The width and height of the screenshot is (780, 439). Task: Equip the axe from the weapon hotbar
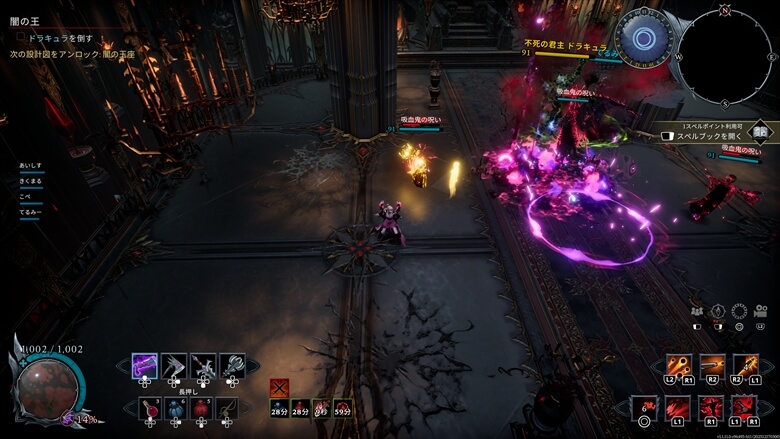pos(174,365)
